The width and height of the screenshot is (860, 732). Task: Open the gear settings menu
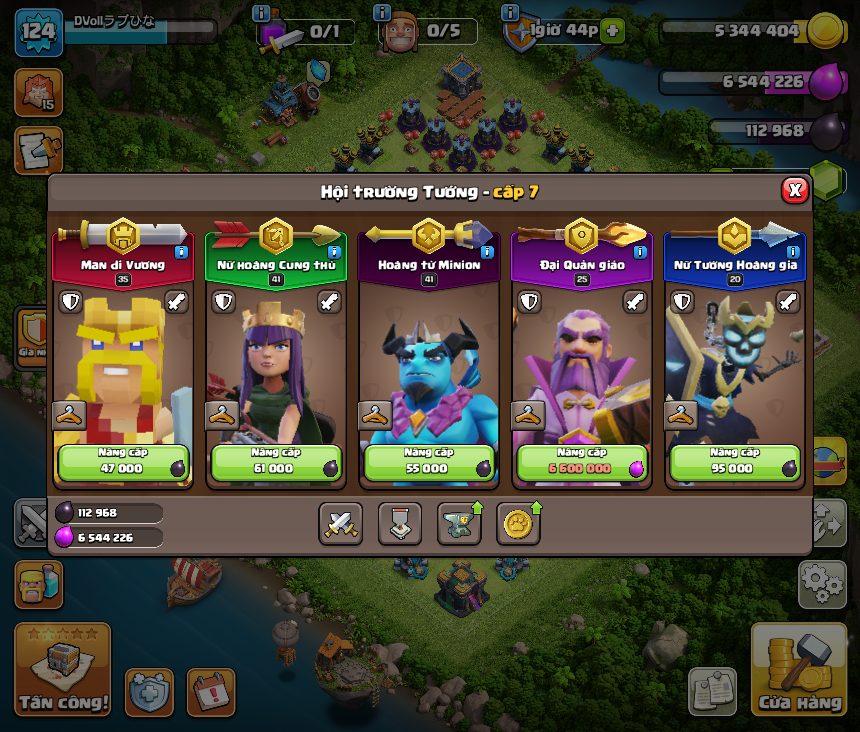point(822,584)
